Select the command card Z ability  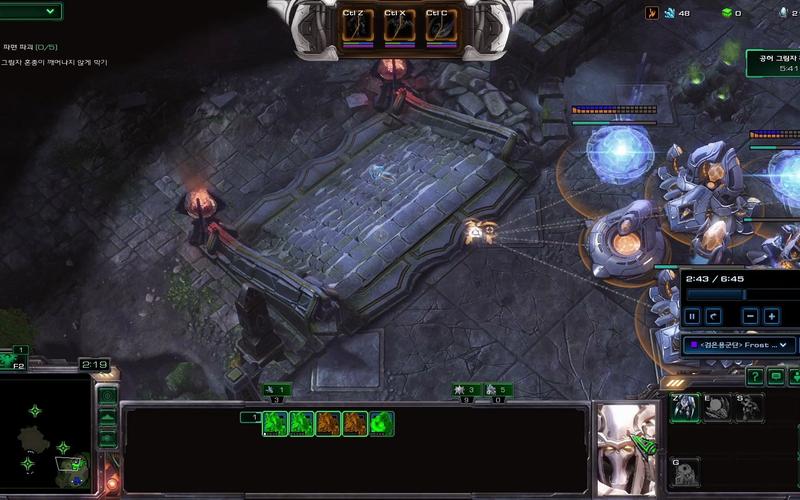[684, 408]
